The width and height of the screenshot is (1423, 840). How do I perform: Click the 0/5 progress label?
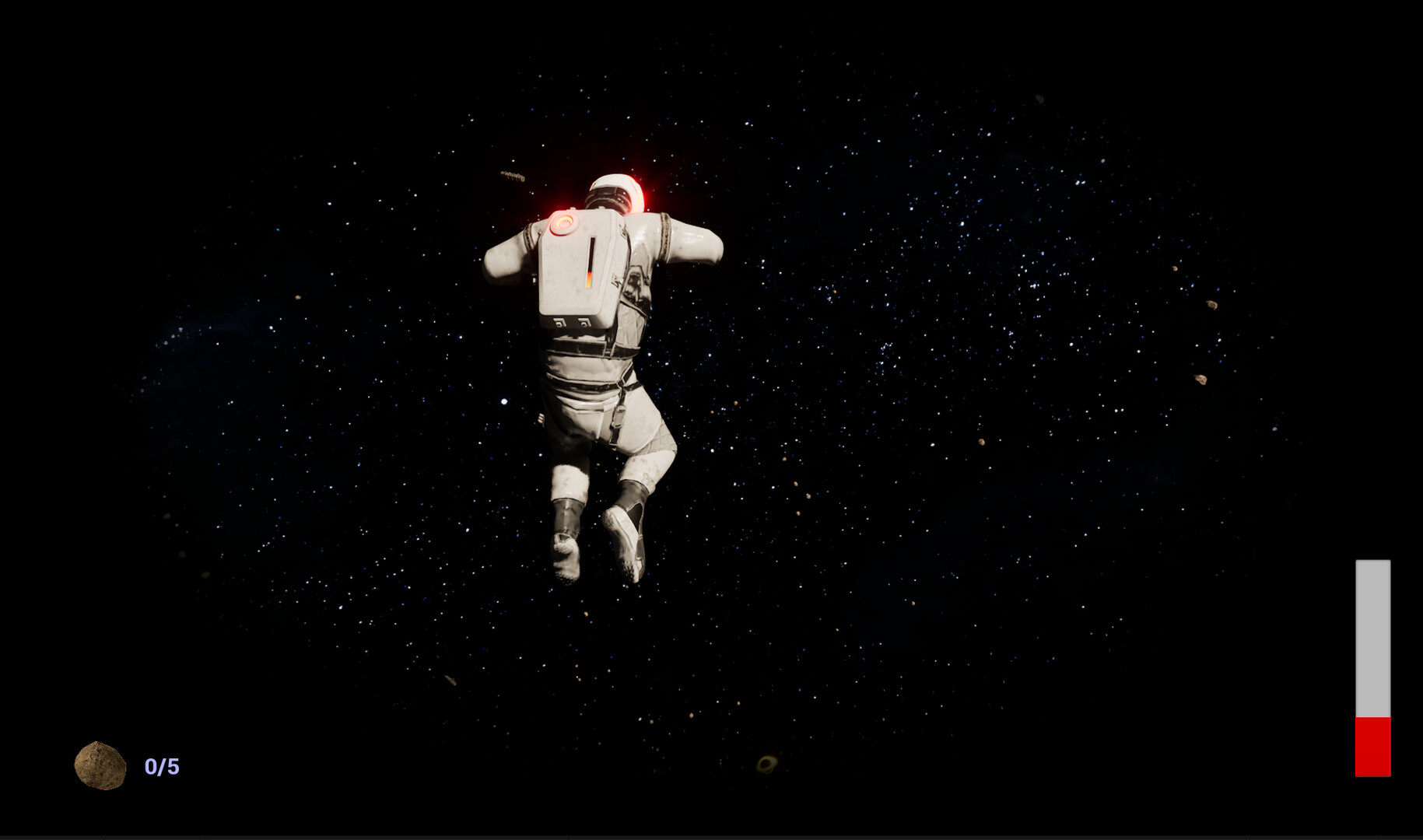pyautogui.click(x=161, y=766)
